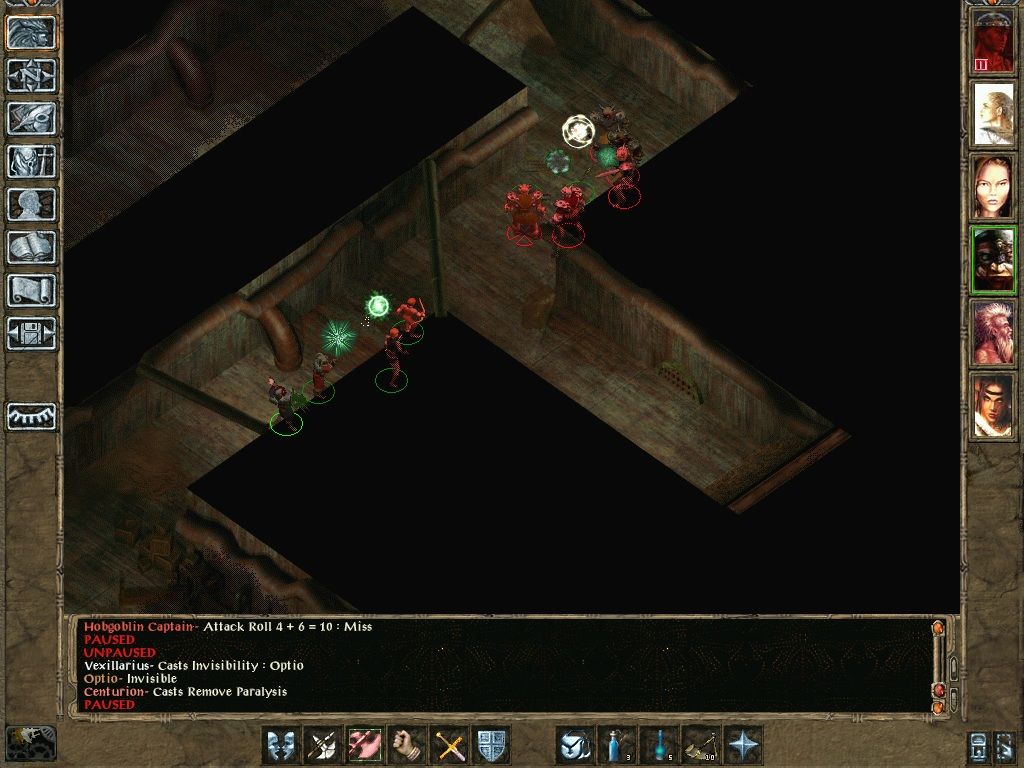The image size is (1024, 768).
Task: Click the return-to-game face button
Action: 32,33
